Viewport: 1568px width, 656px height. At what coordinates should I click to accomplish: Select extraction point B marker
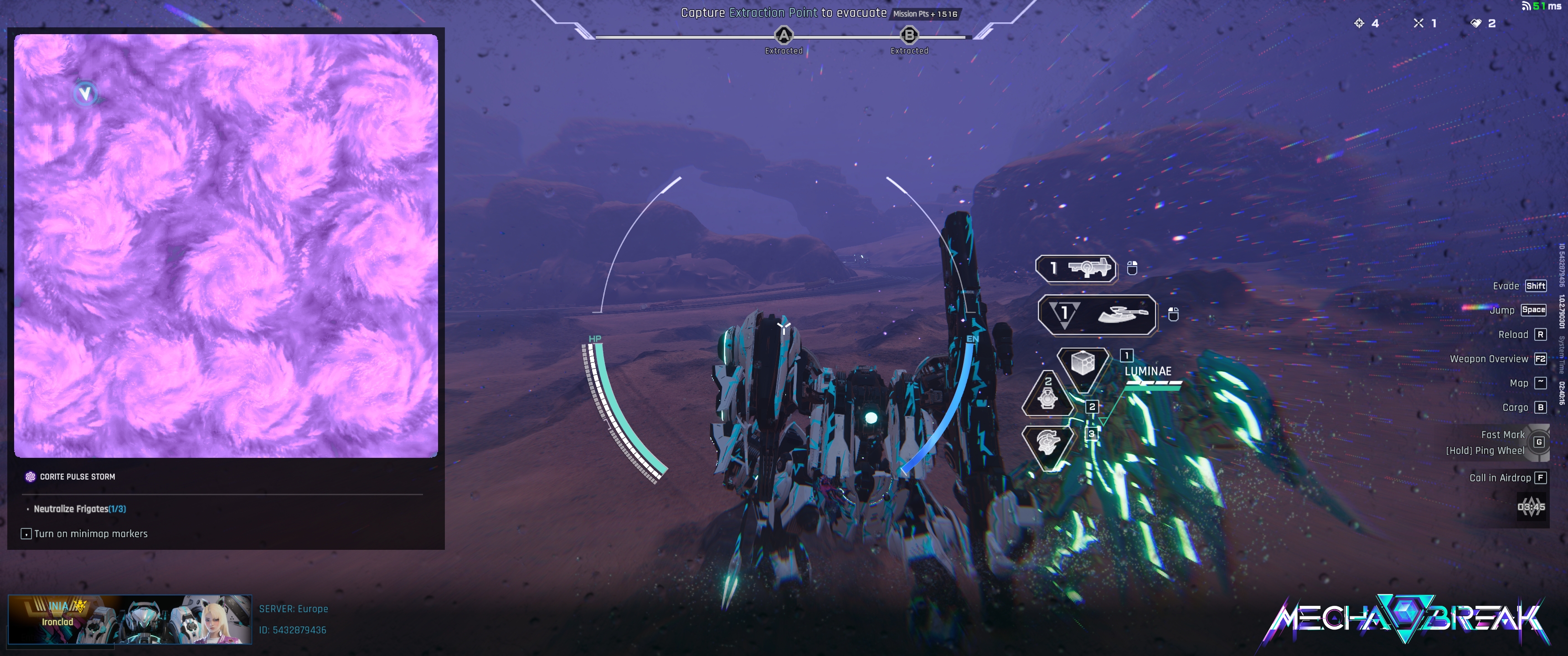pos(909,35)
